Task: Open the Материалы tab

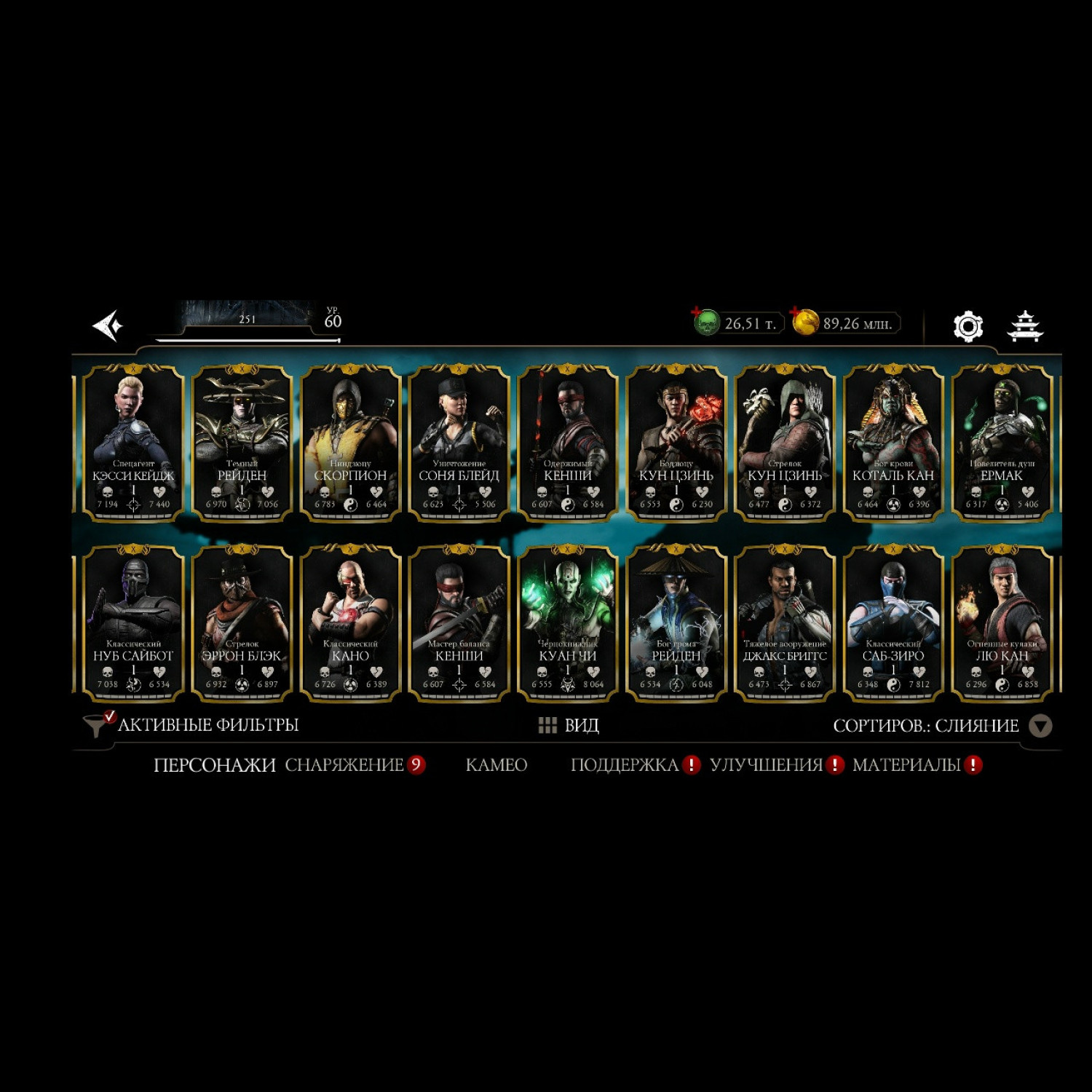Action: point(907,765)
